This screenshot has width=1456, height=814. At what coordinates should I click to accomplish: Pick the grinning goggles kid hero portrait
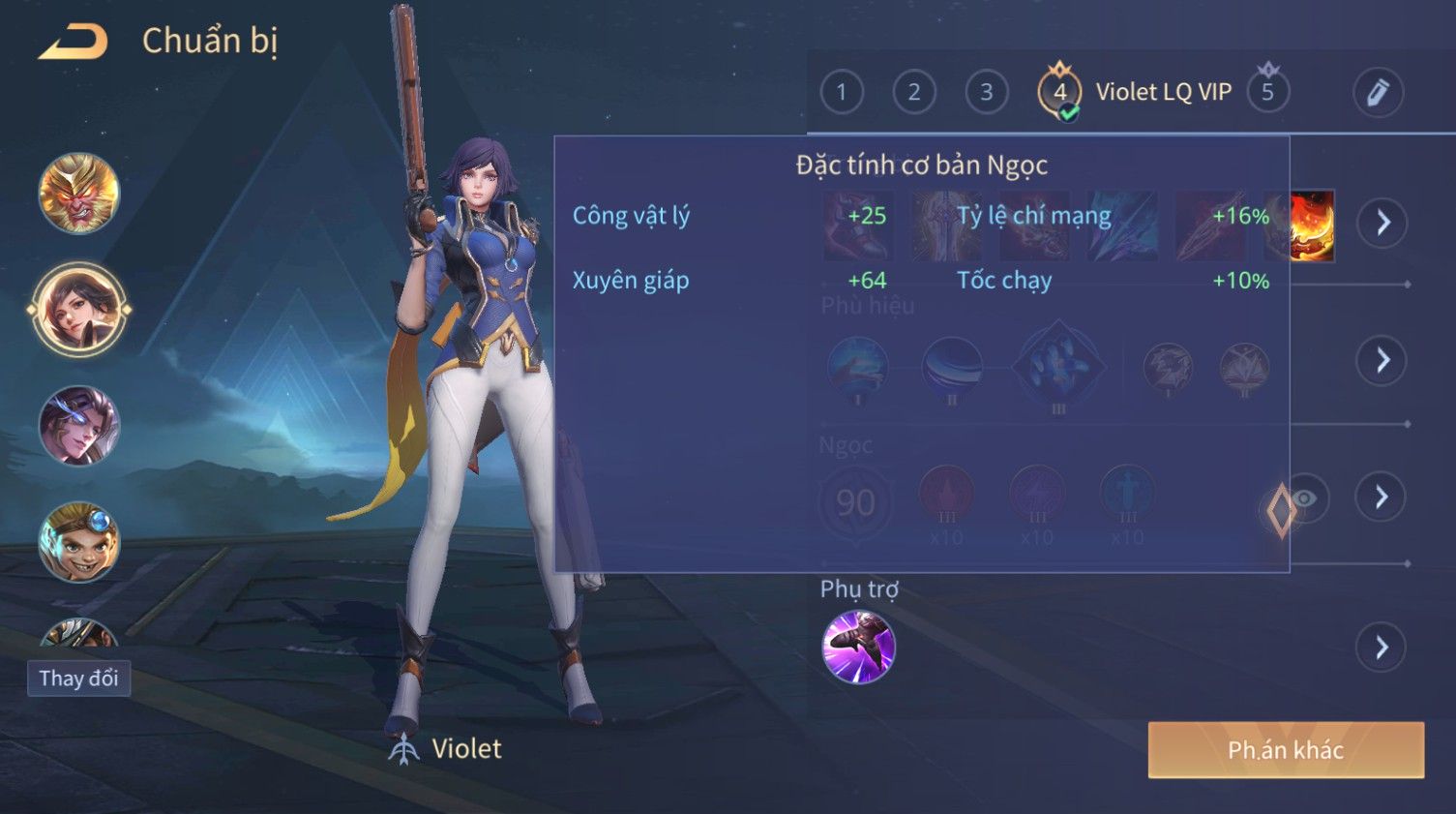click(x=78, y=542)
